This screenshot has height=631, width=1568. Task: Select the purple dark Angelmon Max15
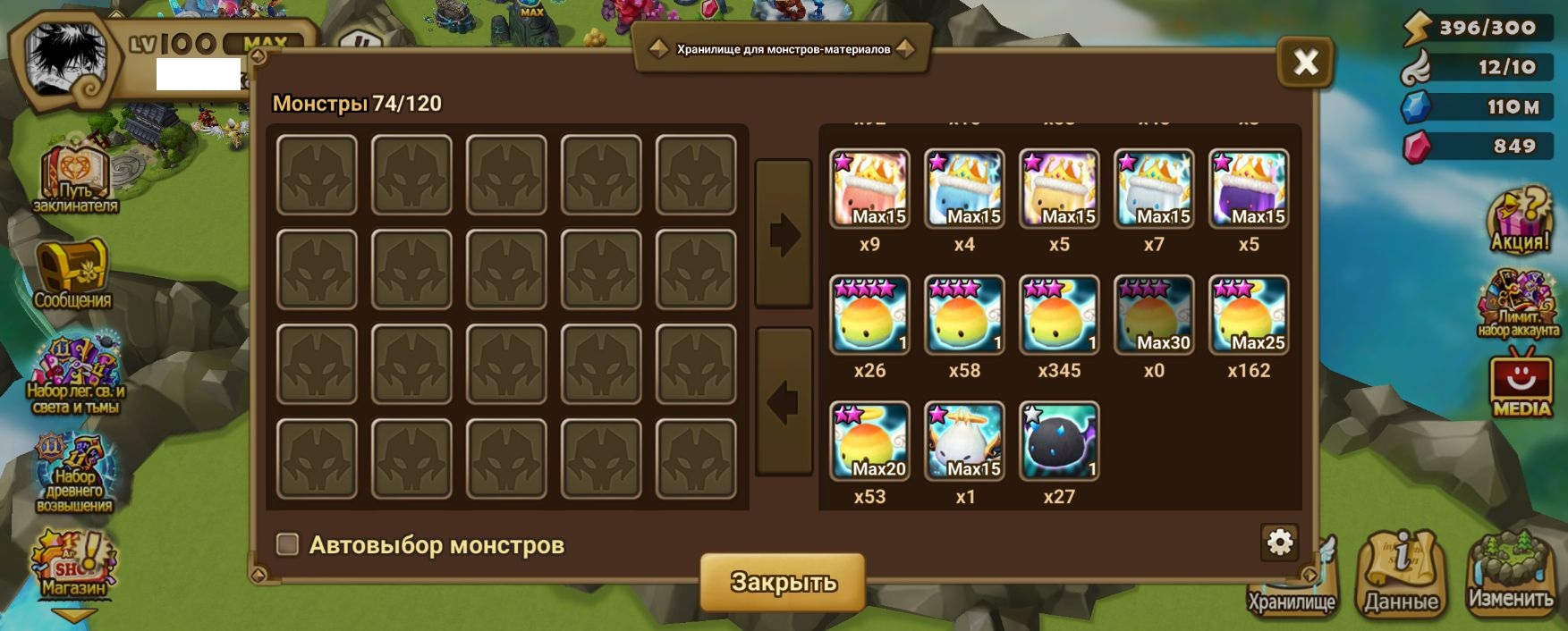pyautogui.click(x=1249, y=189)
